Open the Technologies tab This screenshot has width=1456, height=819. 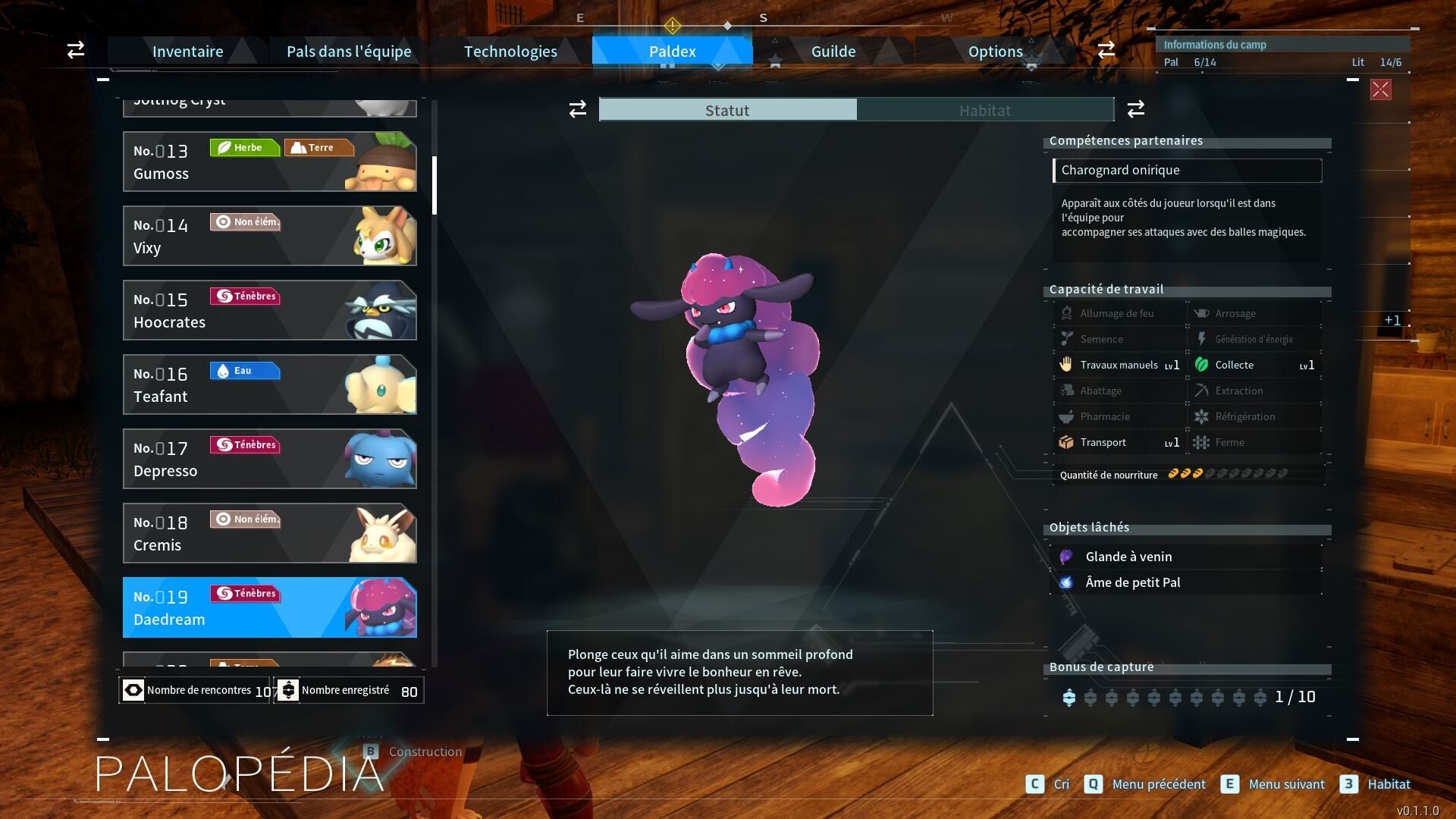(x=510, y=52)
